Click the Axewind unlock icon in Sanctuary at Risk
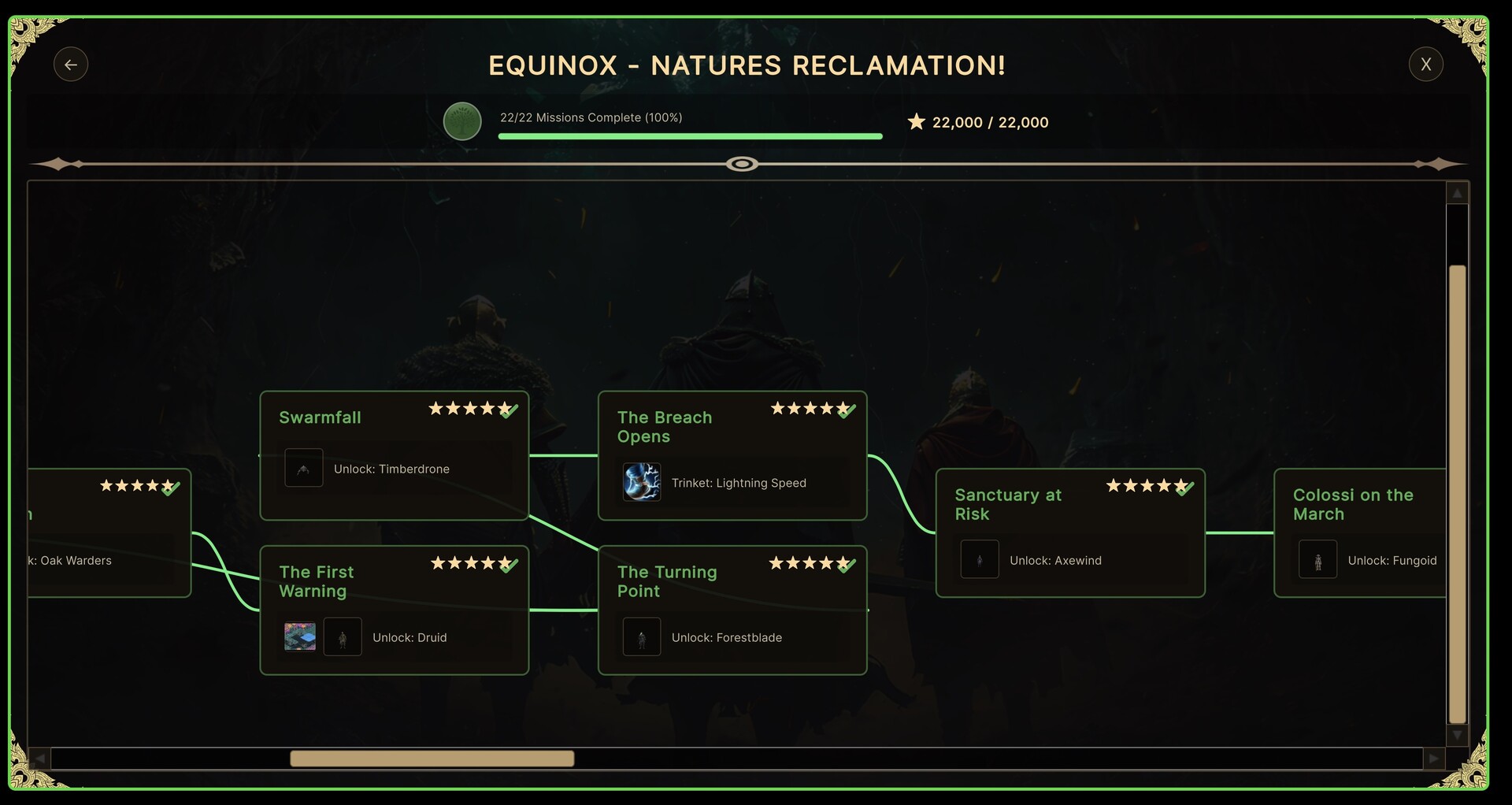The width and height of the screenshot is (1512, 805). (979, 559)
